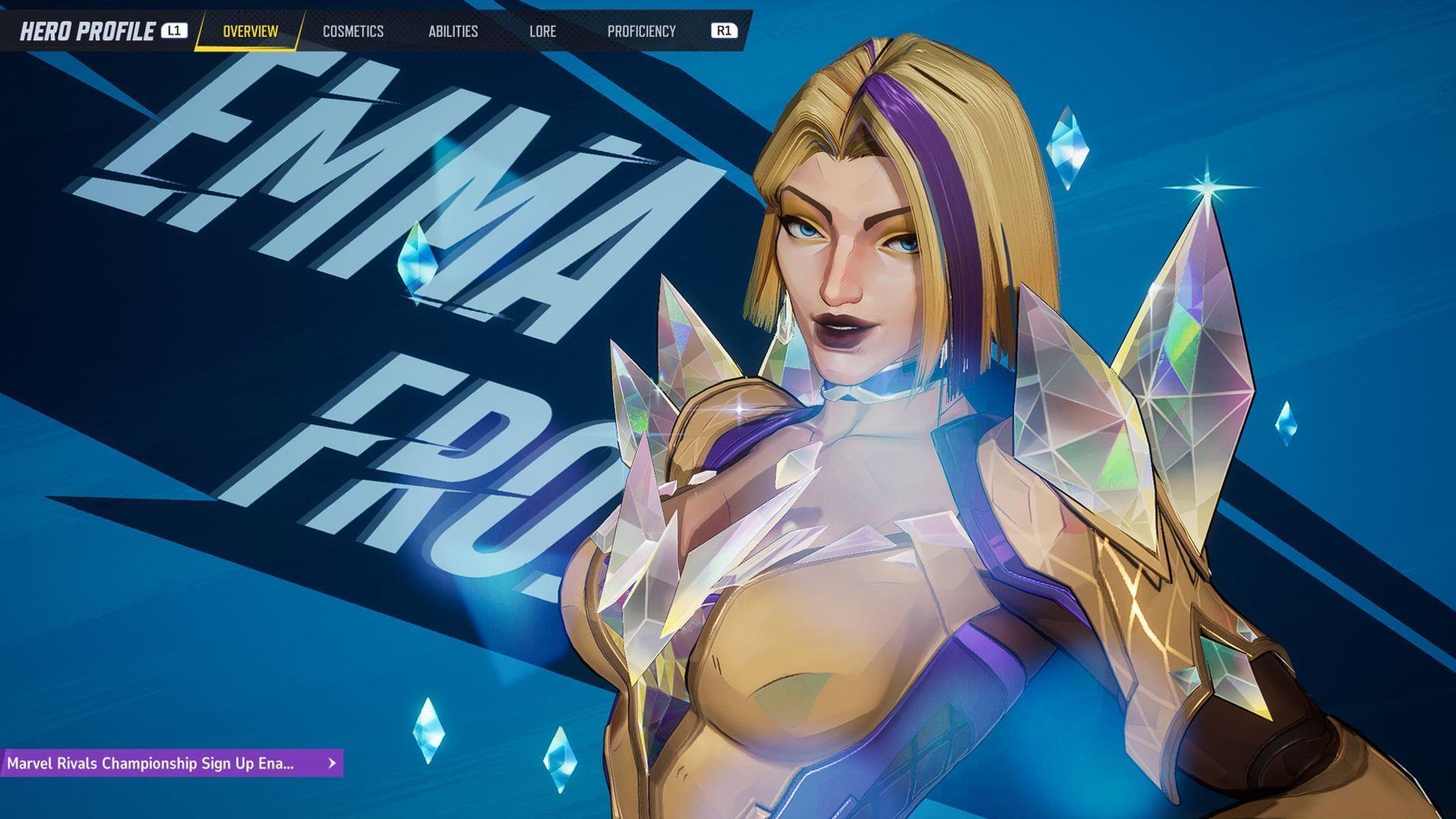Switch to the Overview tab

point(250,31)
